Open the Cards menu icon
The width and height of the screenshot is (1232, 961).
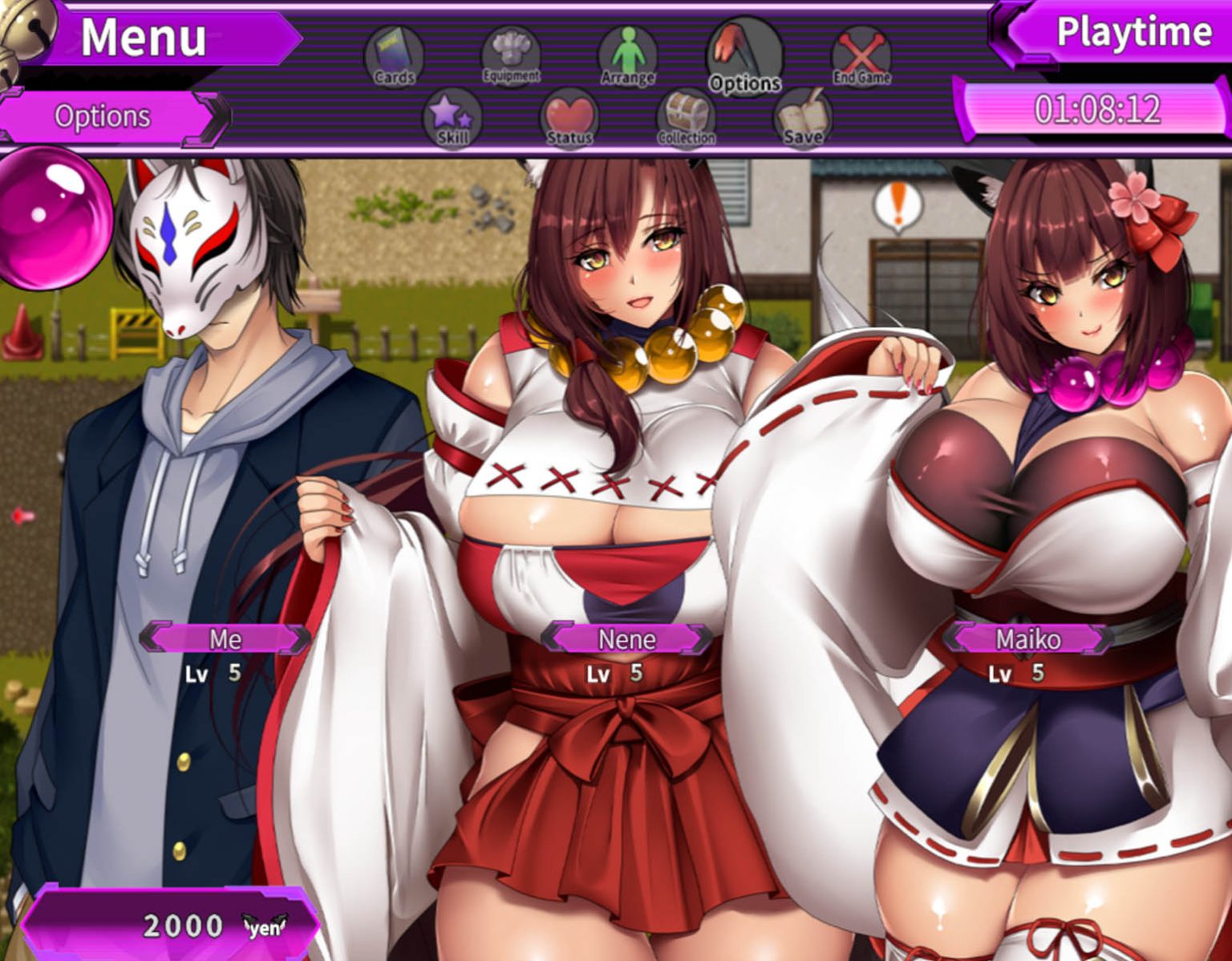(392, 55)
